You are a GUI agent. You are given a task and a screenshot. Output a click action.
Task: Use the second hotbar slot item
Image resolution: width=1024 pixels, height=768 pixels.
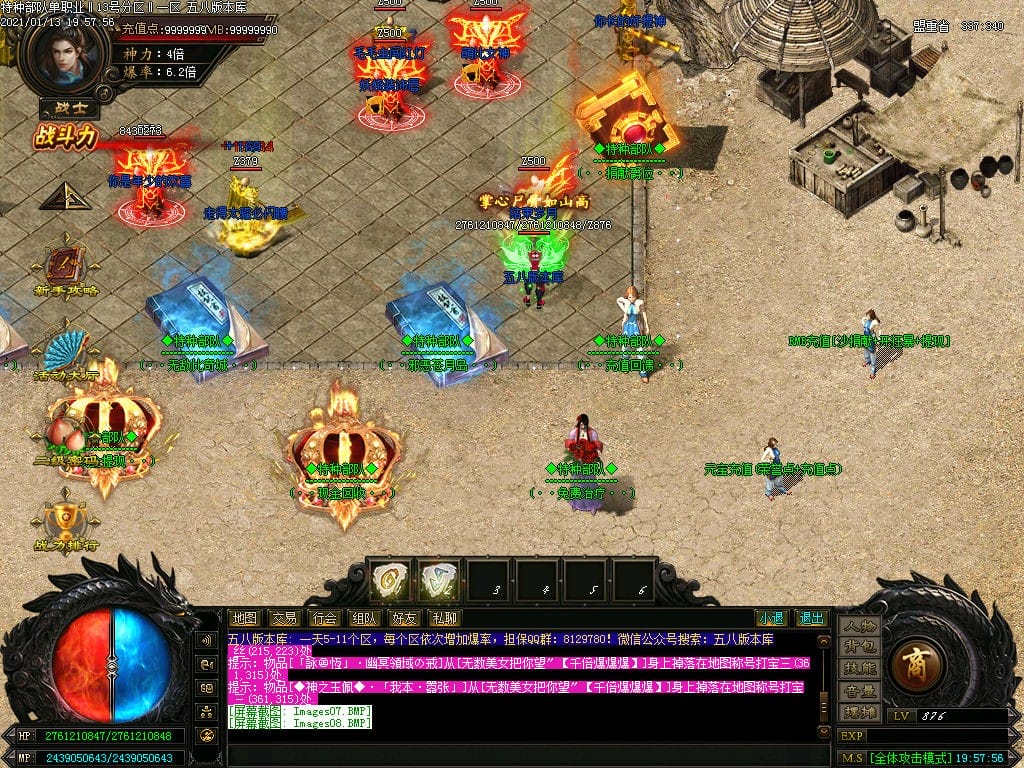click(439, 580)
